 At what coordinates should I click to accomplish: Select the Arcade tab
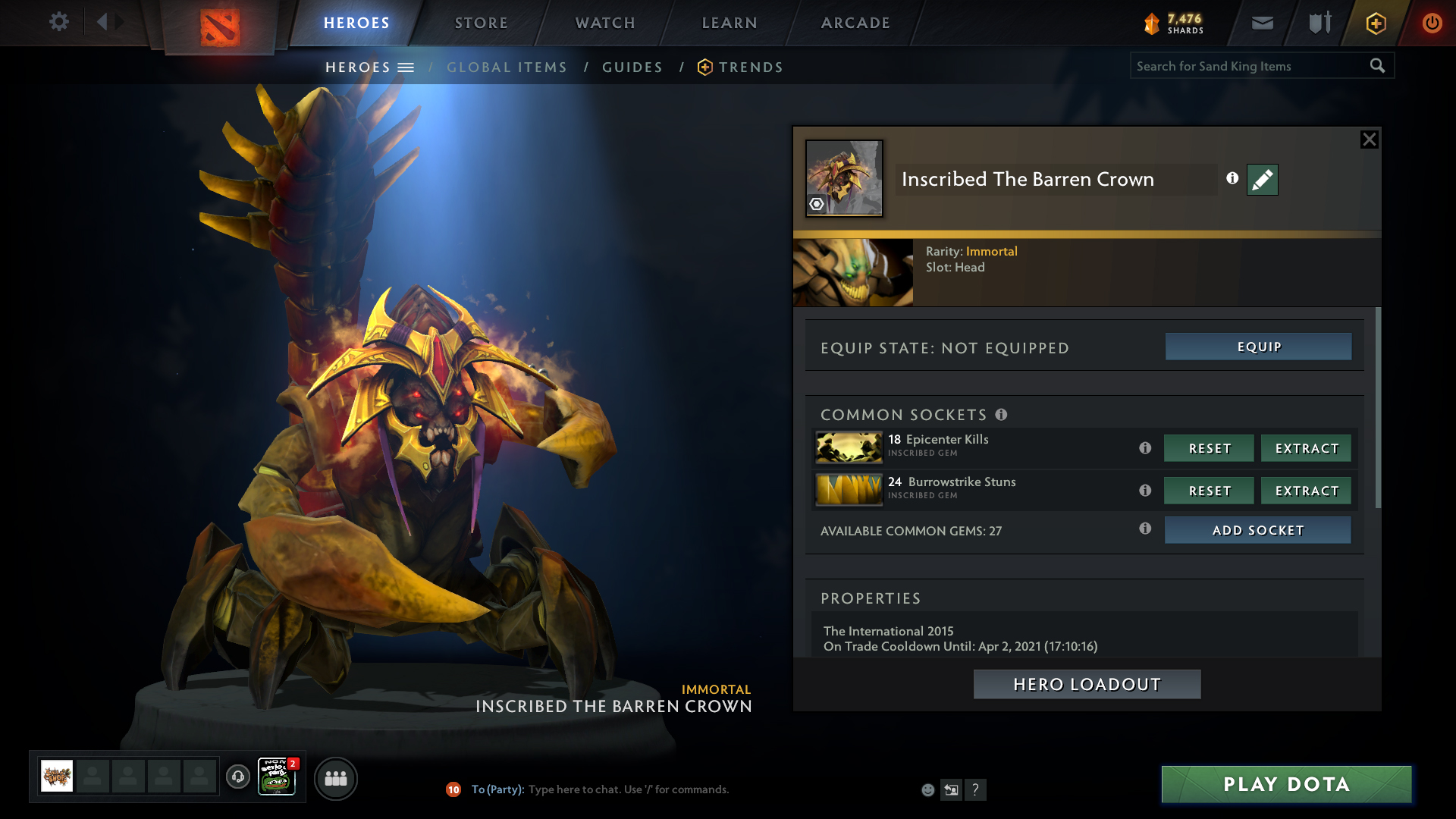point(855,23)
